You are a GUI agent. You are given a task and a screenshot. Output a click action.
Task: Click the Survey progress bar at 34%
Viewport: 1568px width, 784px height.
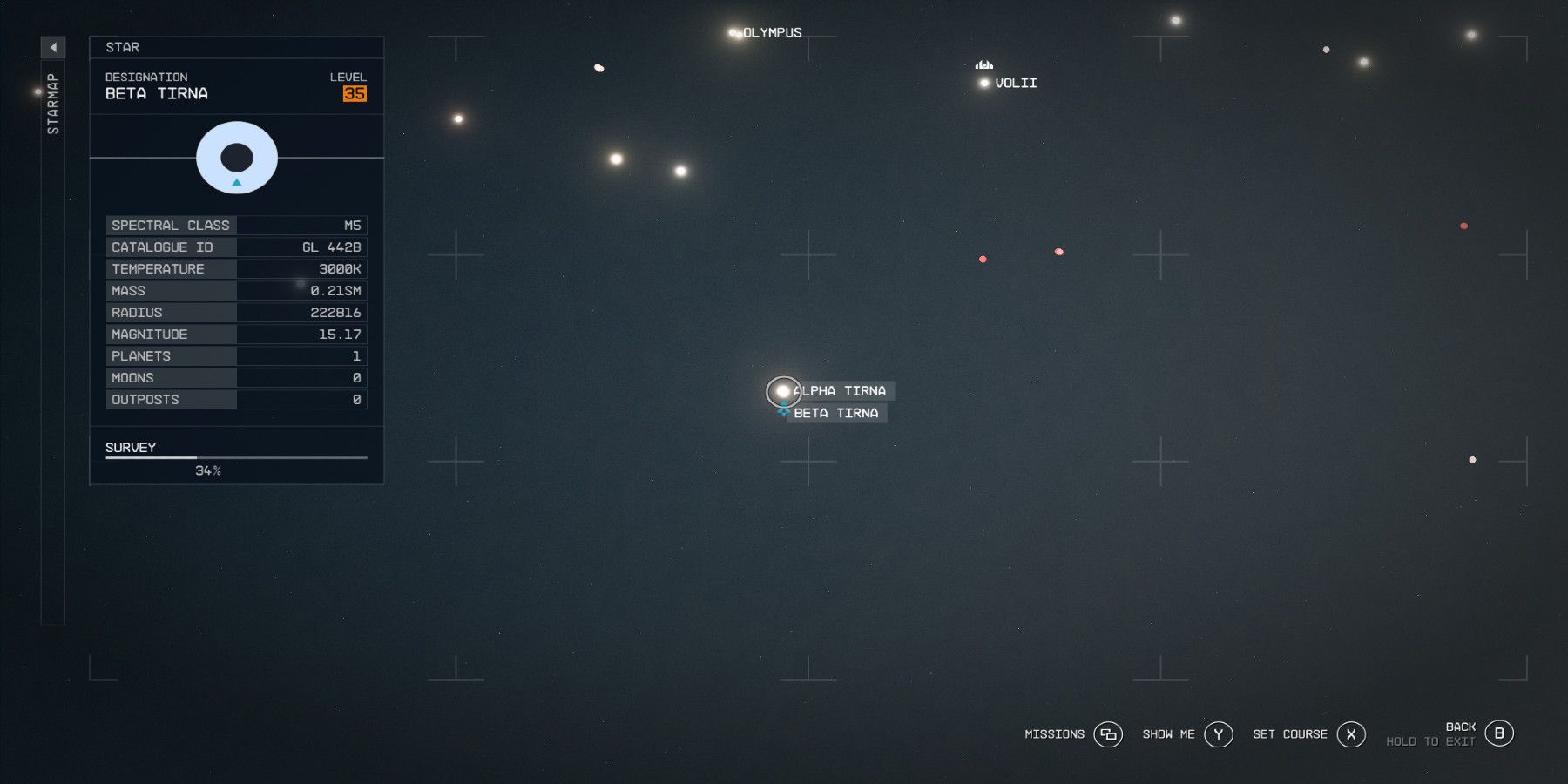(235, 457)
